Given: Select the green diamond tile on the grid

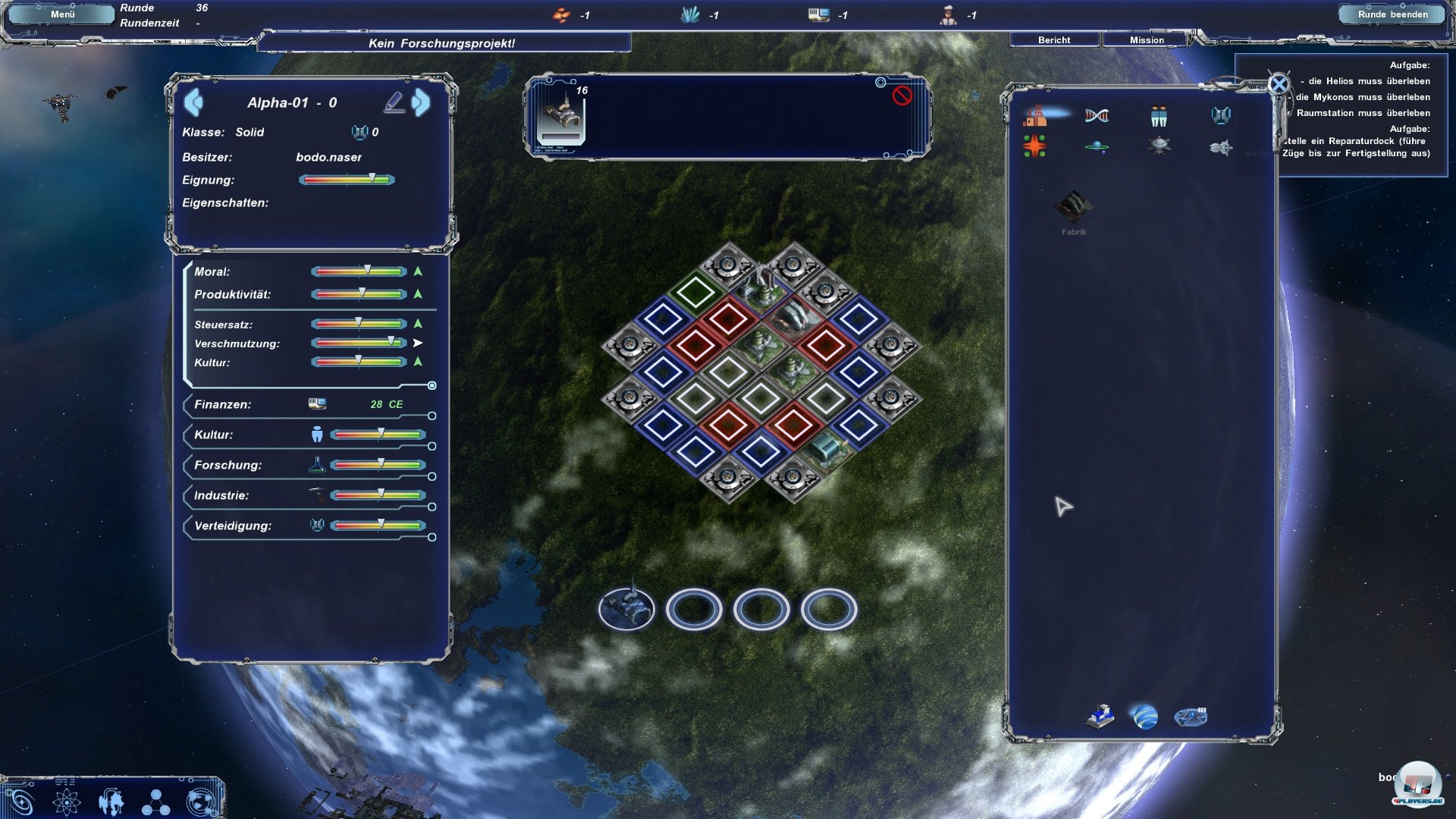Looking at the screenshot, I should [x=695, y=291].
